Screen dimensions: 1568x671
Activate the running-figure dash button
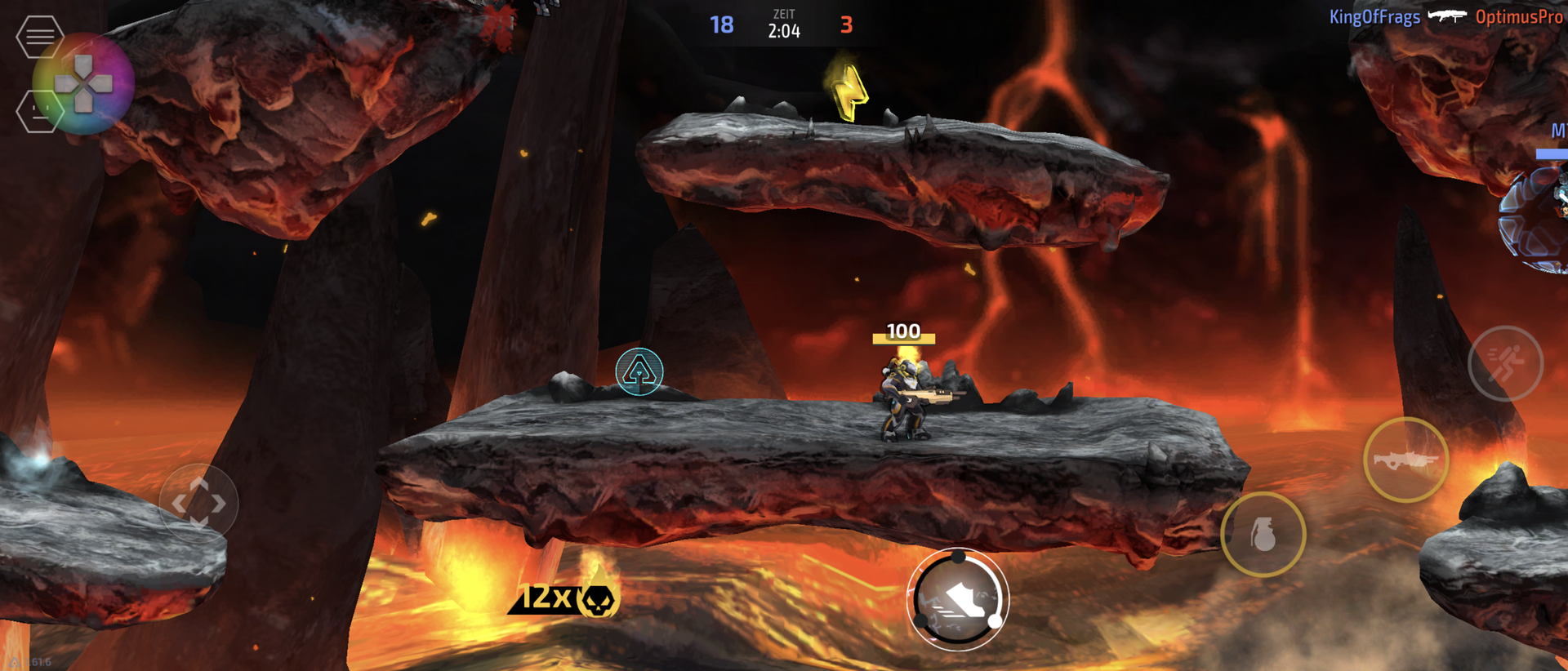(x=1505, y=363)
